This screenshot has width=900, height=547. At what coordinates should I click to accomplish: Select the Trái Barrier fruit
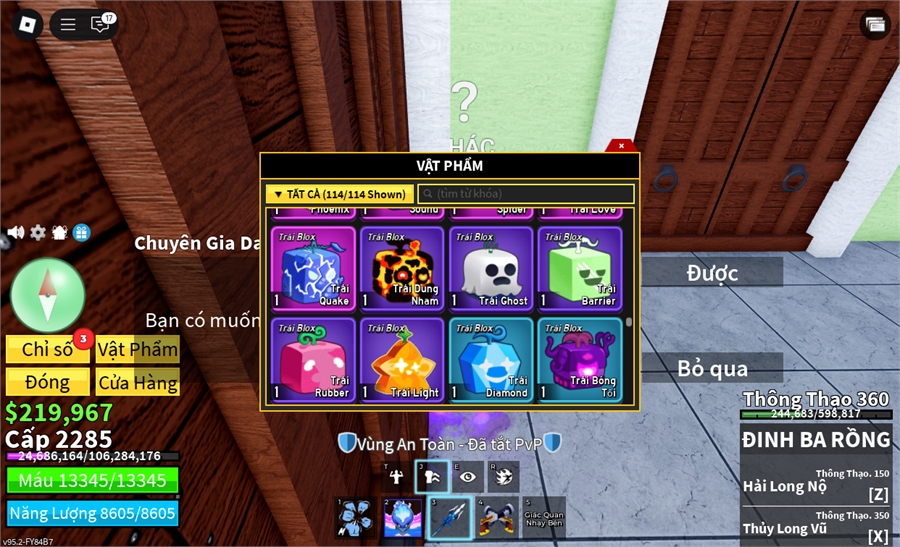pyautogui.click(x=579, y=268)
